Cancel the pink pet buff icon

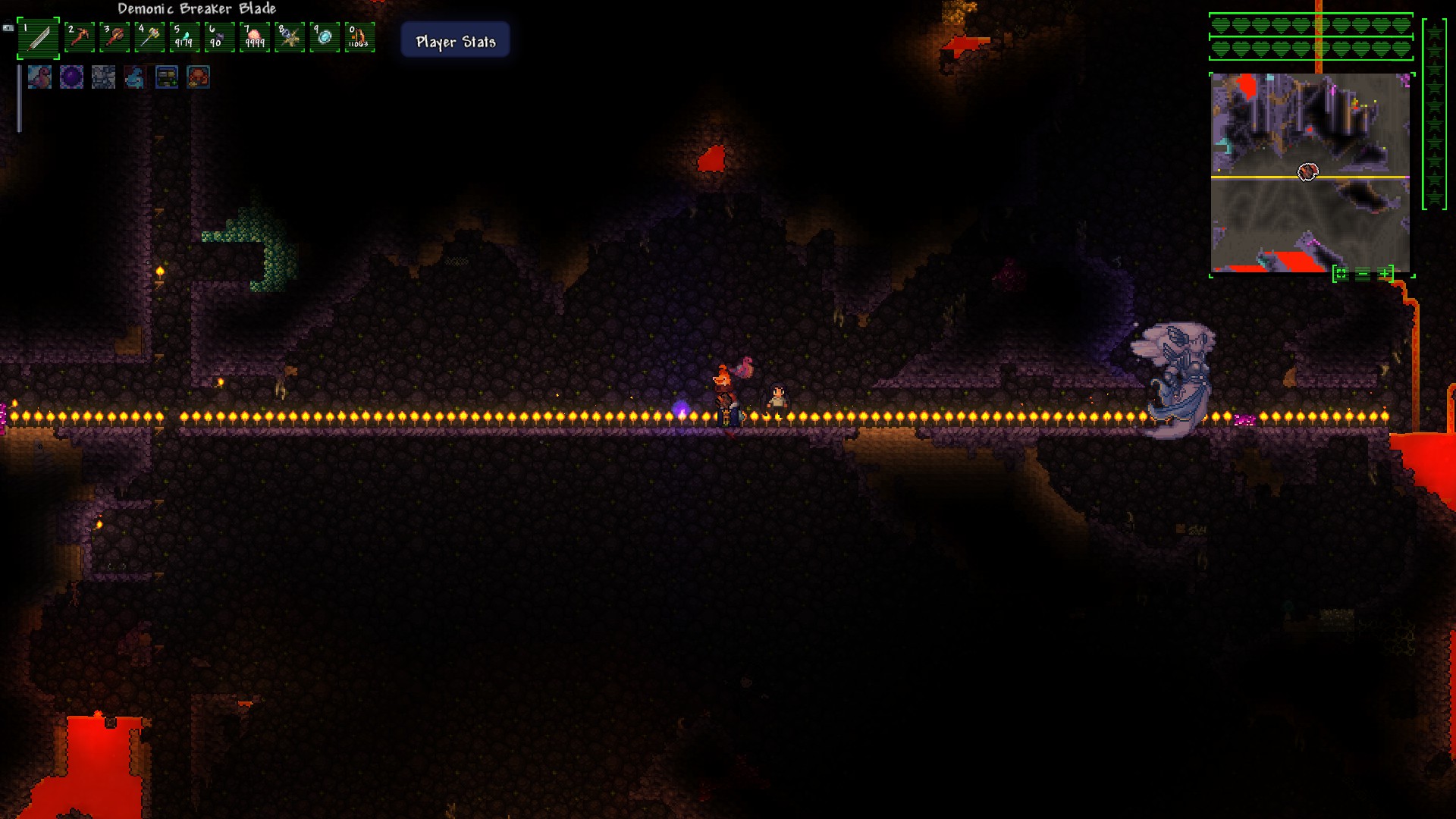click(x=38, y=77)
